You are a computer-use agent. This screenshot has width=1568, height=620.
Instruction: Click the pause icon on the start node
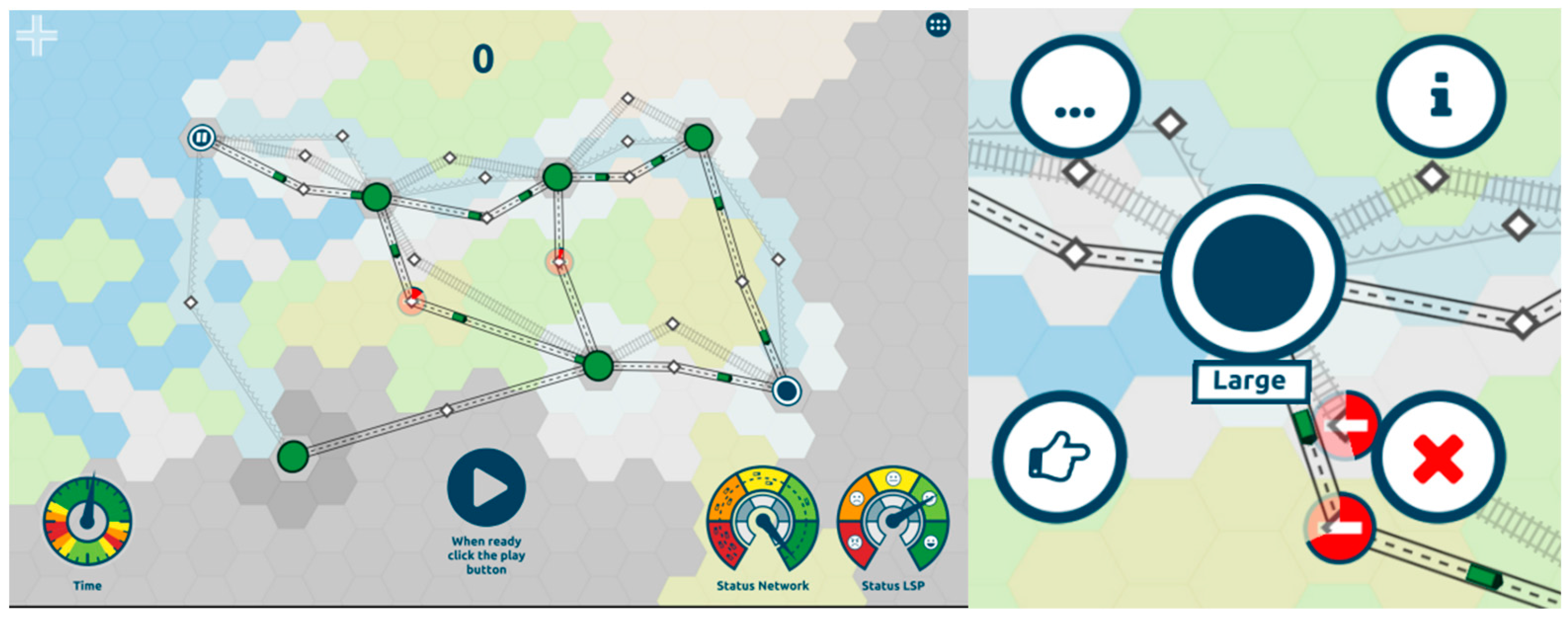coord(202,137)
